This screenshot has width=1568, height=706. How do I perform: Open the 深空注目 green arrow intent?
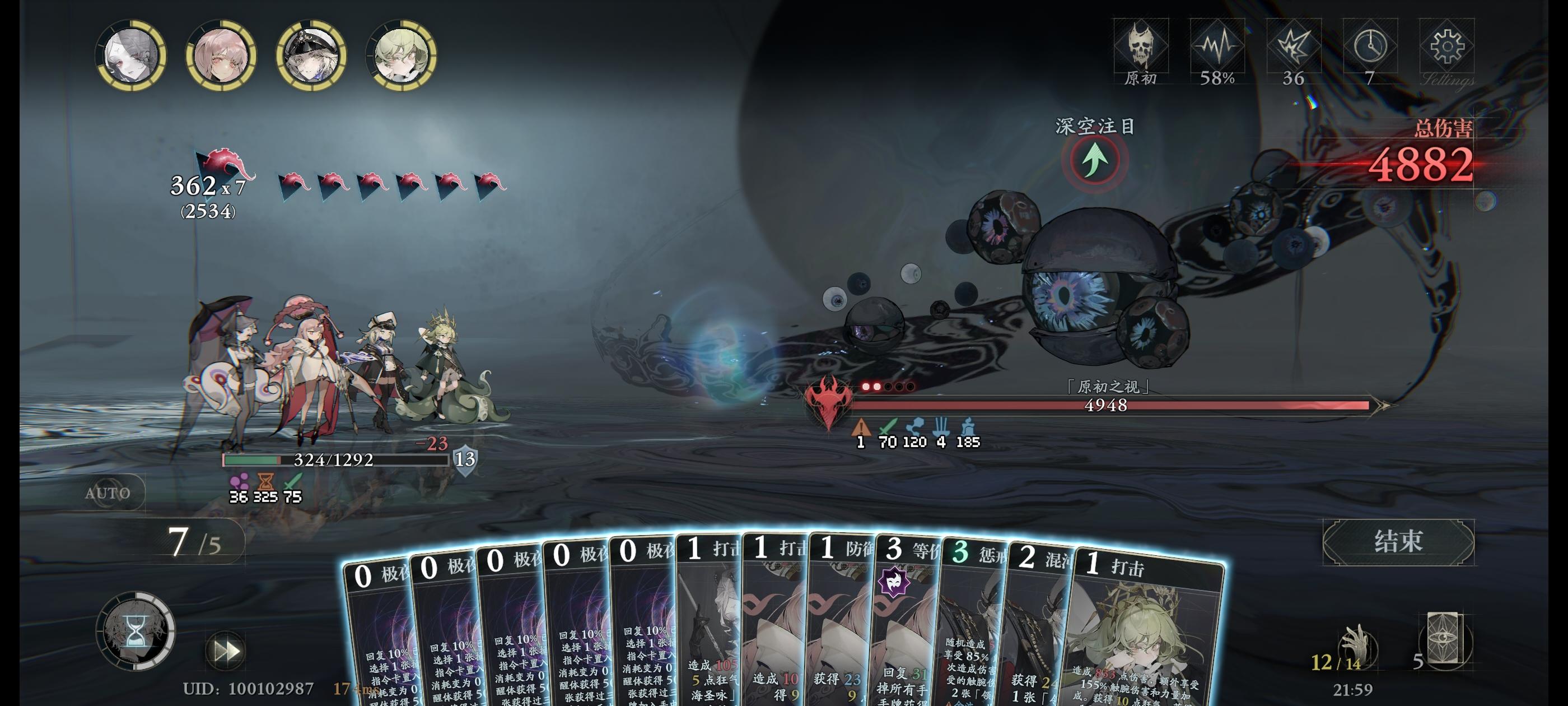pyautogui.click(x=1095, y=160)
